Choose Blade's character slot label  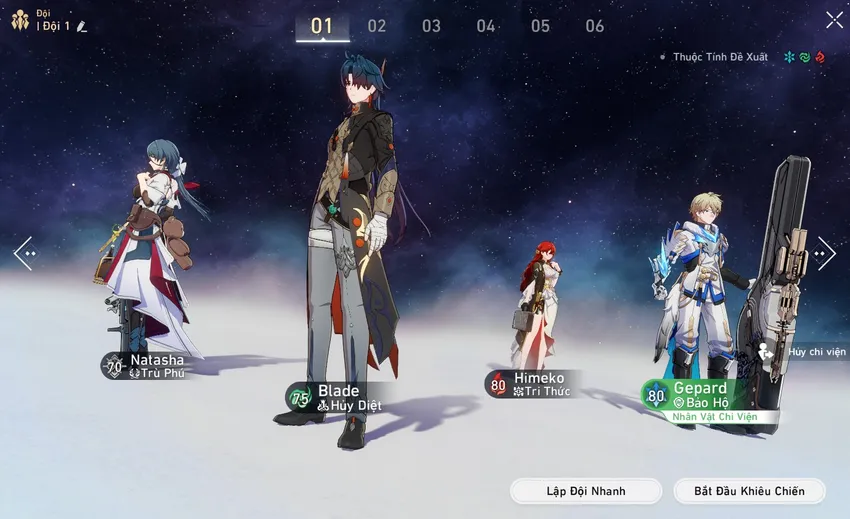337,397
